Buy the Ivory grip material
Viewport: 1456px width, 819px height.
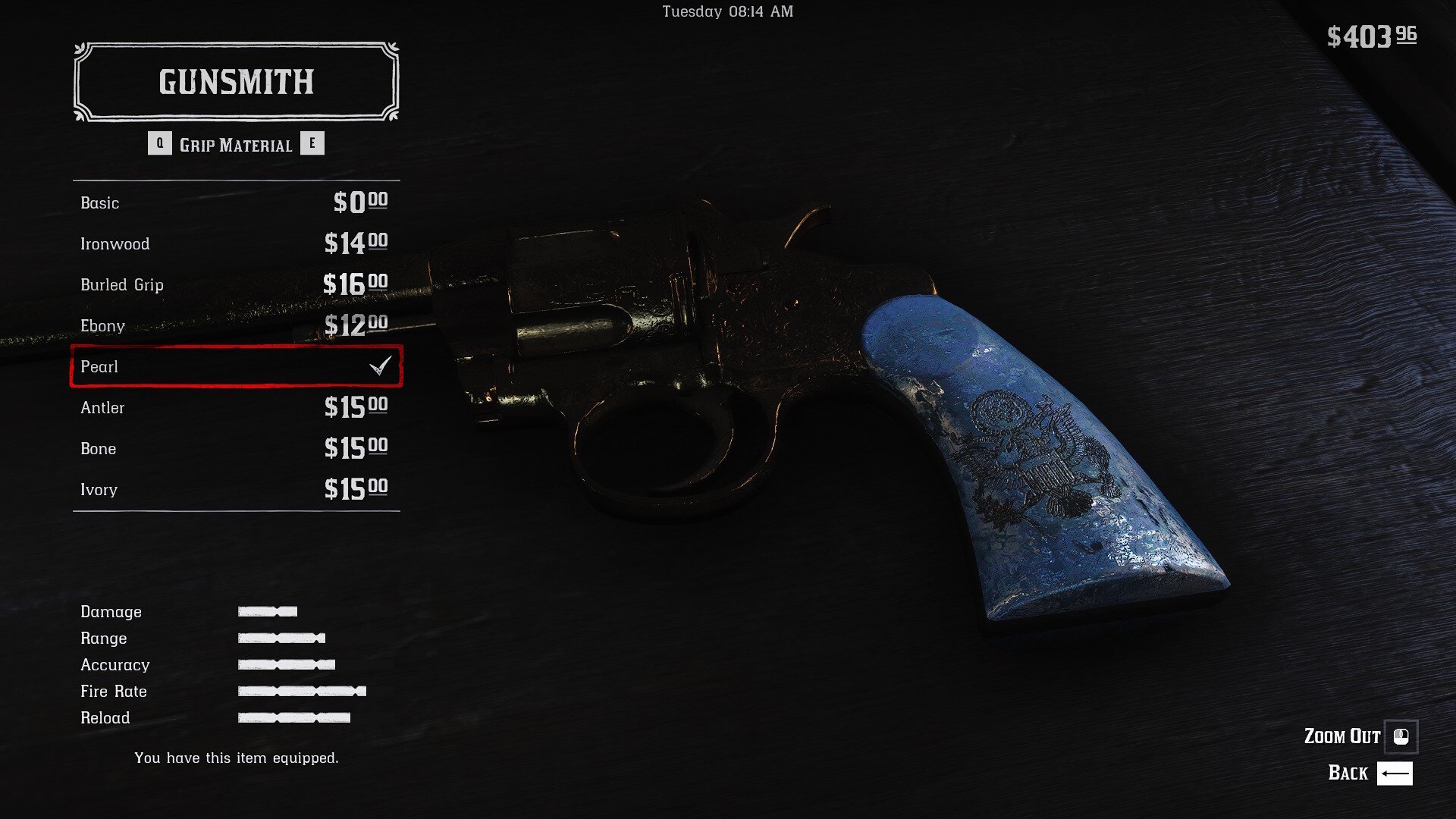(235, 489)
